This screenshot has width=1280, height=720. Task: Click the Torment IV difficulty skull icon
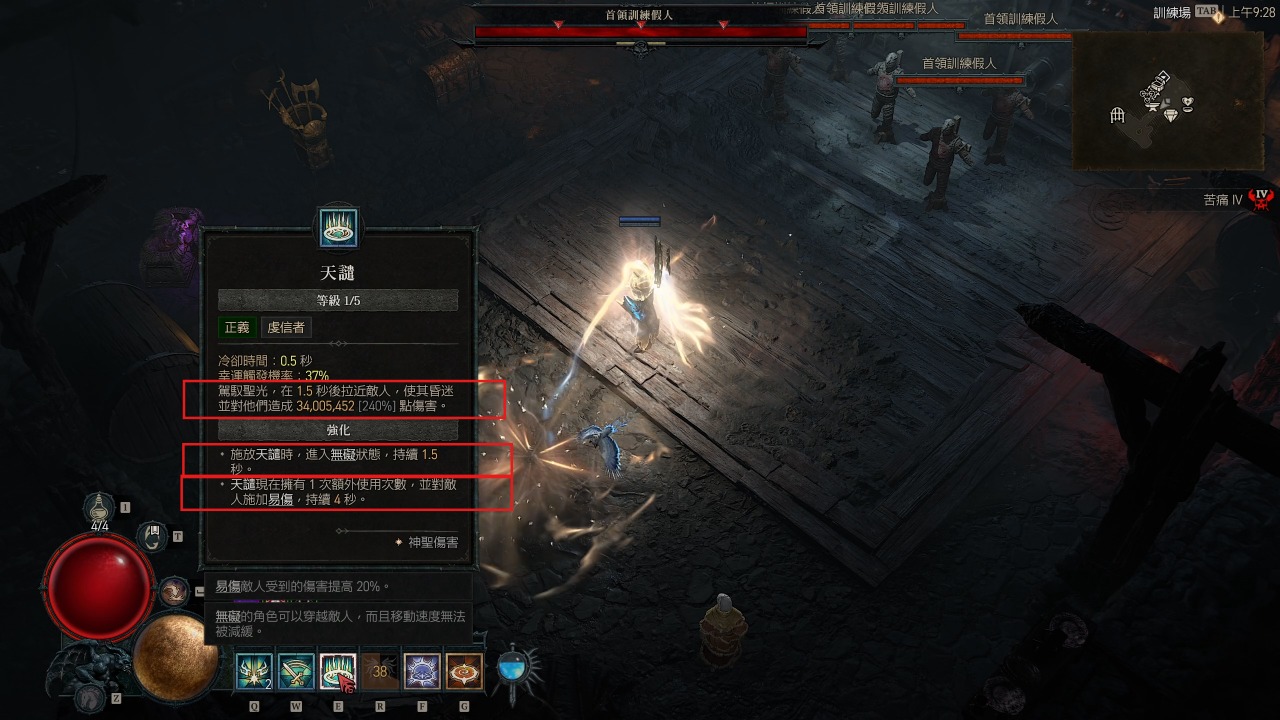pyautogui.click(x=1262, y=198)
